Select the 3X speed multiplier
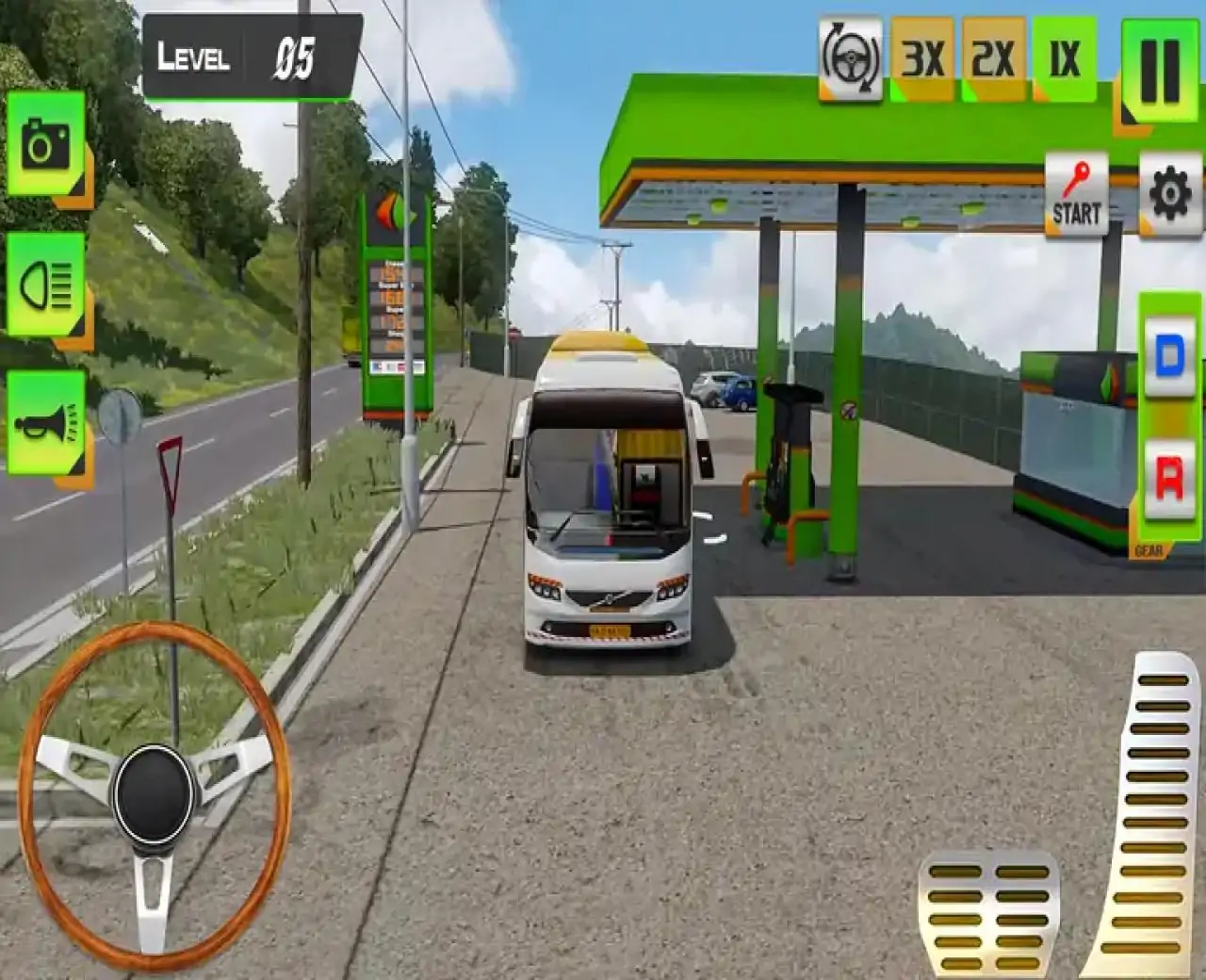The width and height of the screenshot is (1206, 980). click(x=922, y=59)
